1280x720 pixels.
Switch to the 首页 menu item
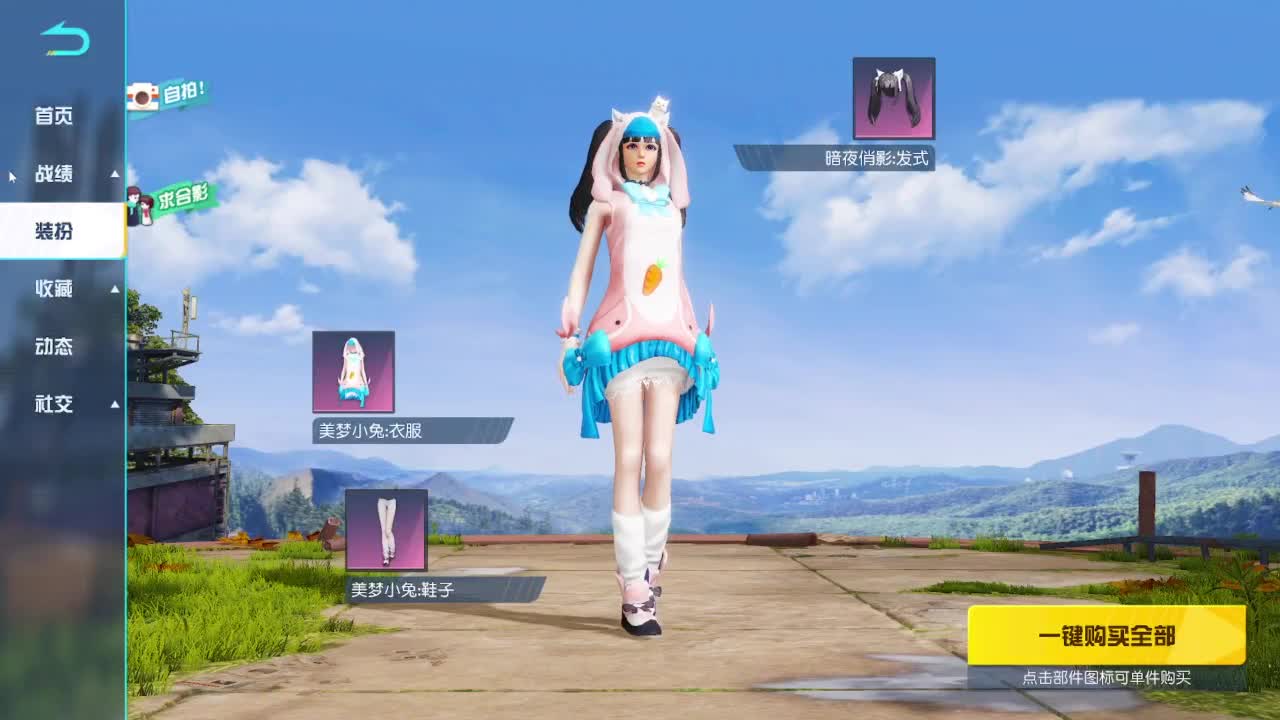[53, 116]
